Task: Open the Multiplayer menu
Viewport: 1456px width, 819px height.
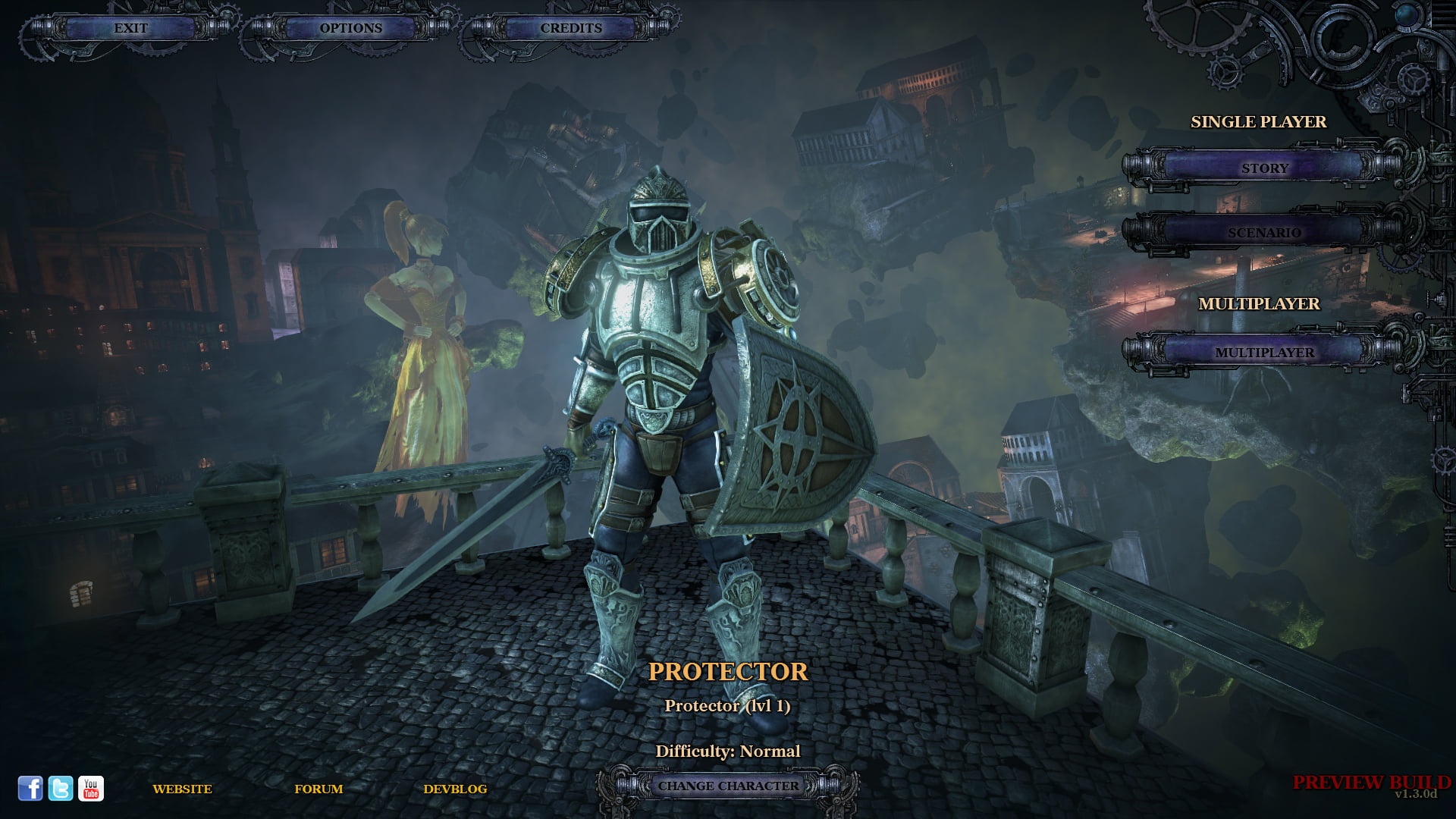Action: (1265, 353)
